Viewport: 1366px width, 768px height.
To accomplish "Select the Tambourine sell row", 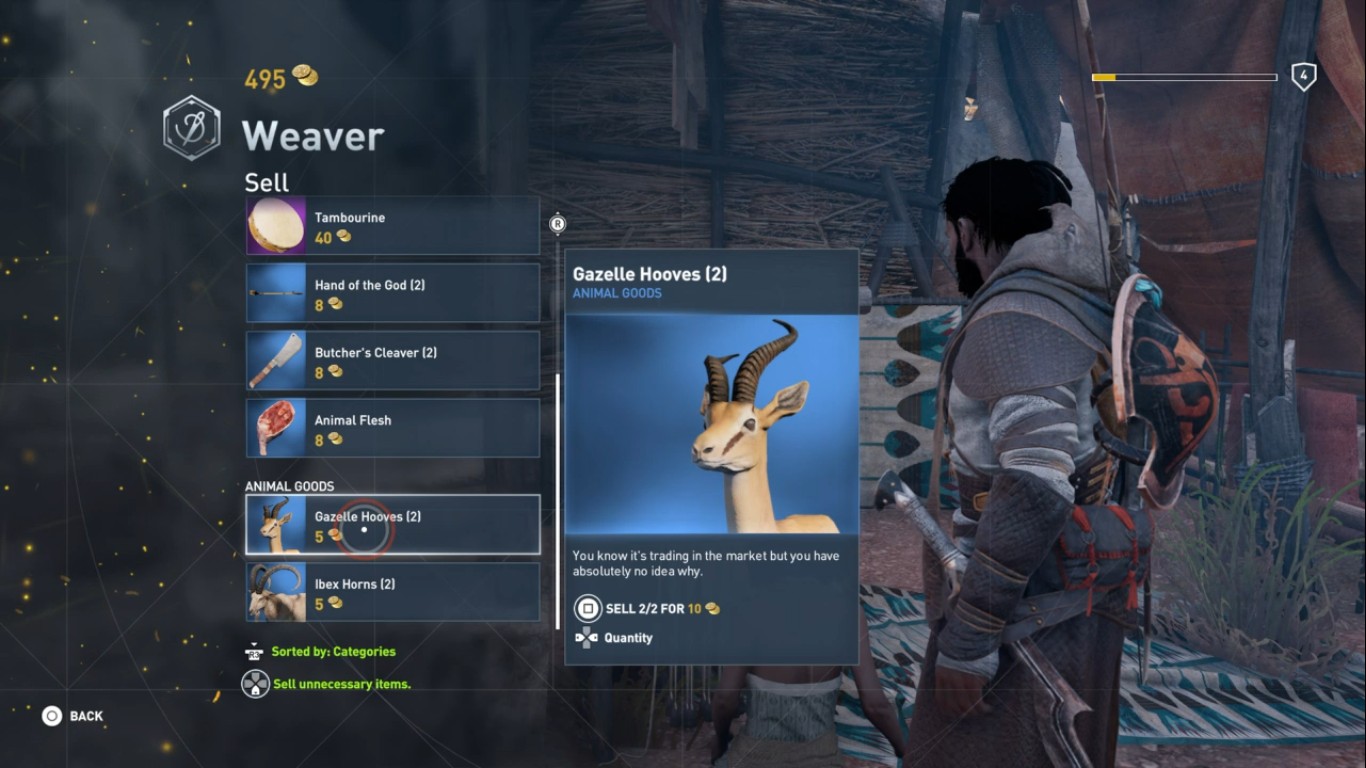I will click(392, 226).
